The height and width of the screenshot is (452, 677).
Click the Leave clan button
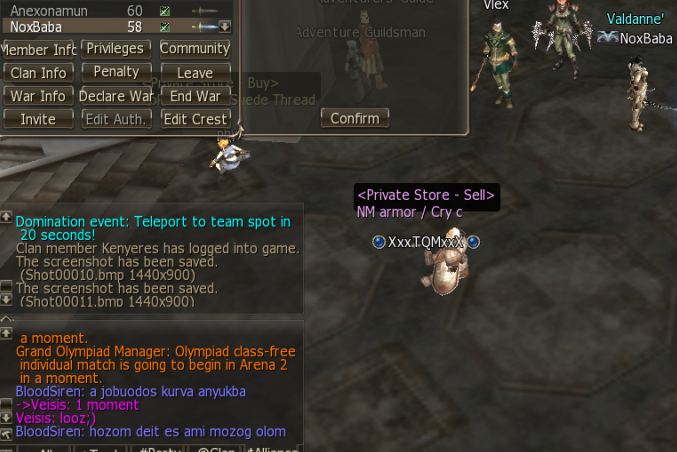(195, 73)
